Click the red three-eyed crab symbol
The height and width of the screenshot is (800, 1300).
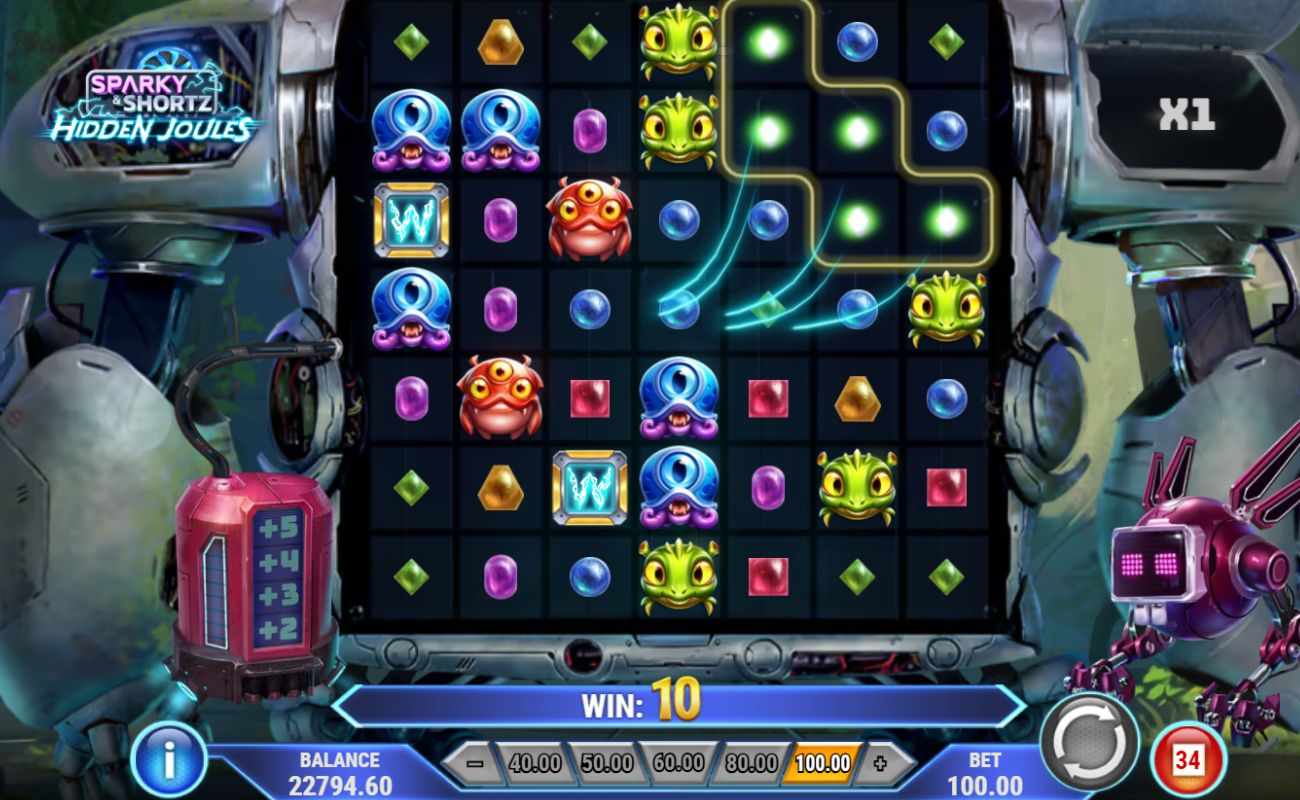(591, 221)
